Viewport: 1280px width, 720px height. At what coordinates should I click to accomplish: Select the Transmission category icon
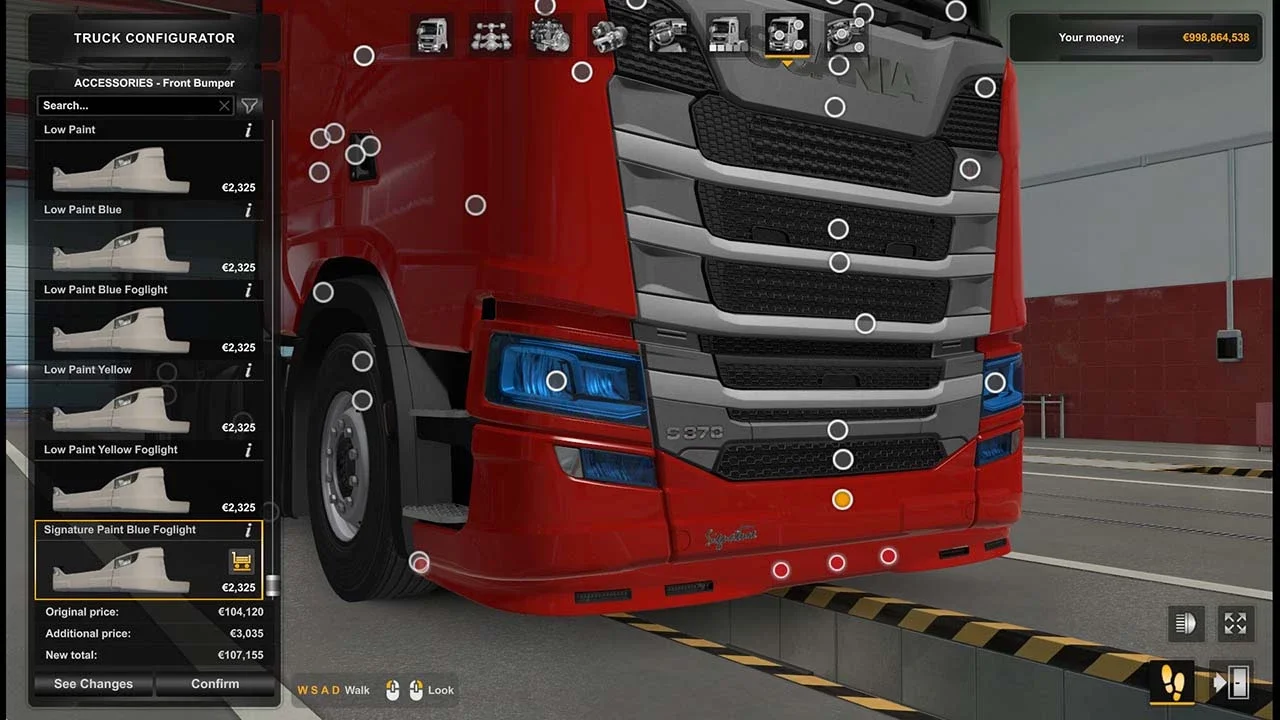click(x=608, y=36)
